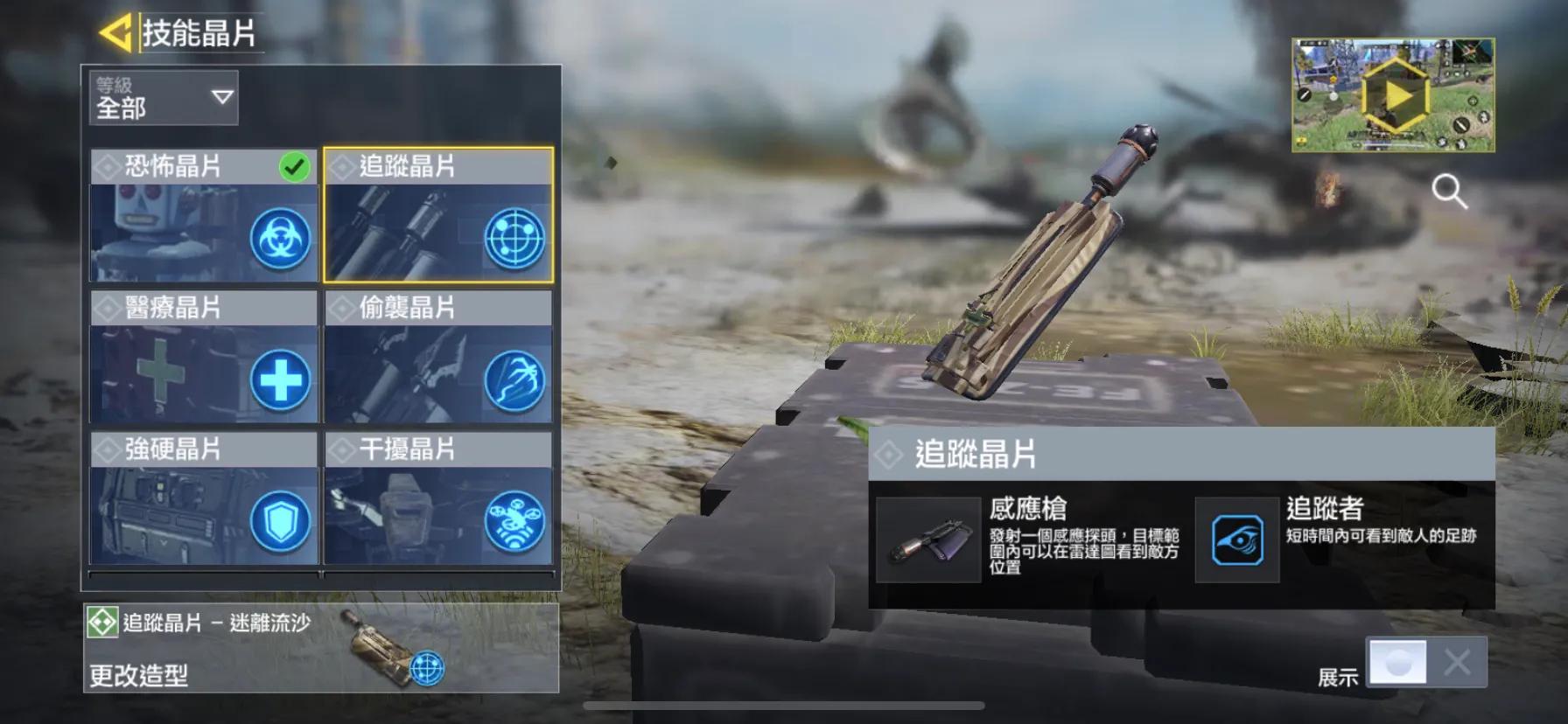Select the 追蹤晶片 skill chip

click(x=438, y=216)
